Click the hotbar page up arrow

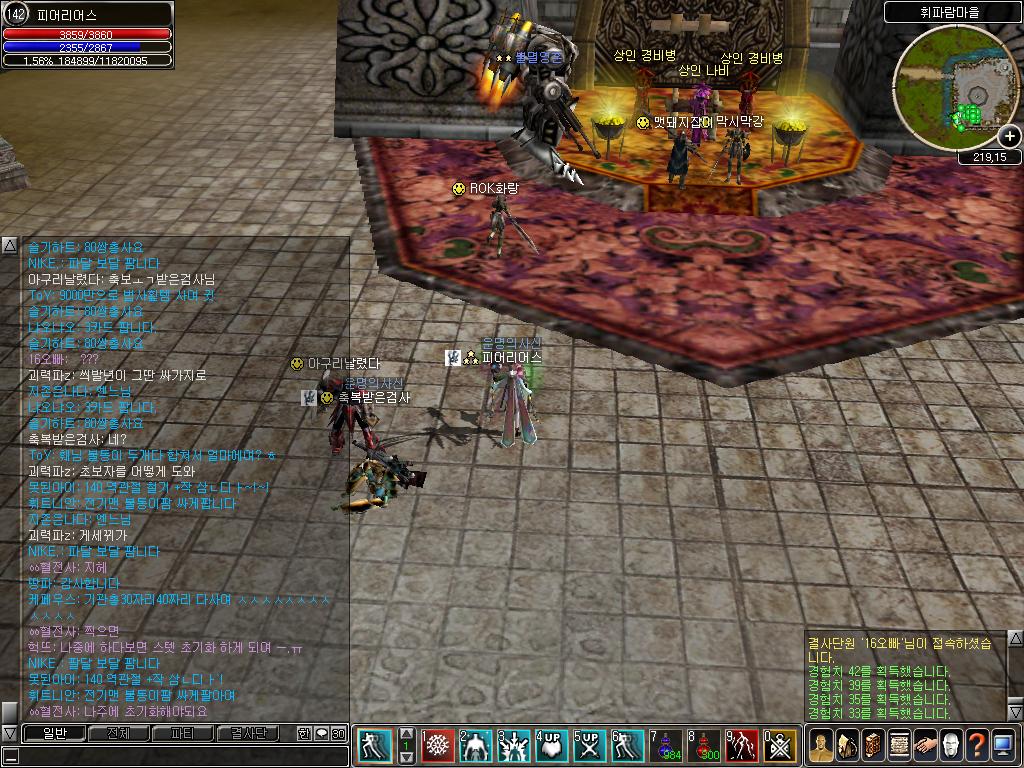click(406, 733)
